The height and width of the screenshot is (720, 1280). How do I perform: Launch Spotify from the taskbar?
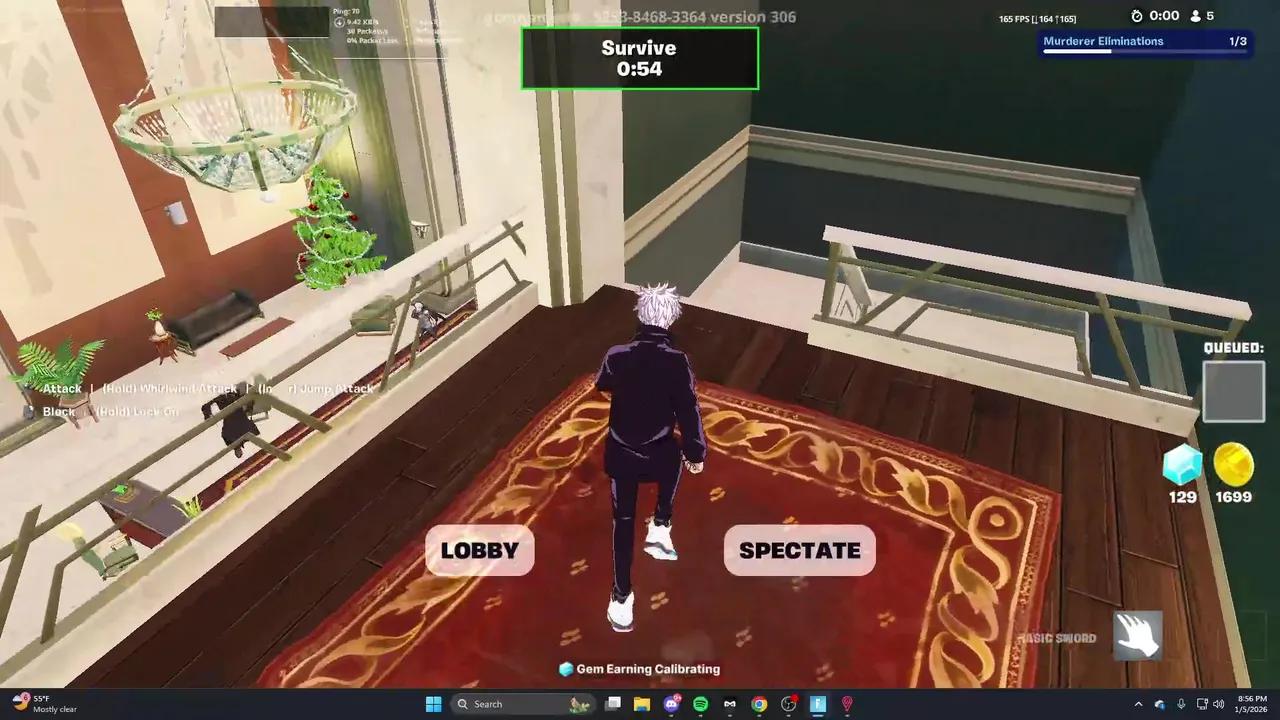[x=700, y=704]
